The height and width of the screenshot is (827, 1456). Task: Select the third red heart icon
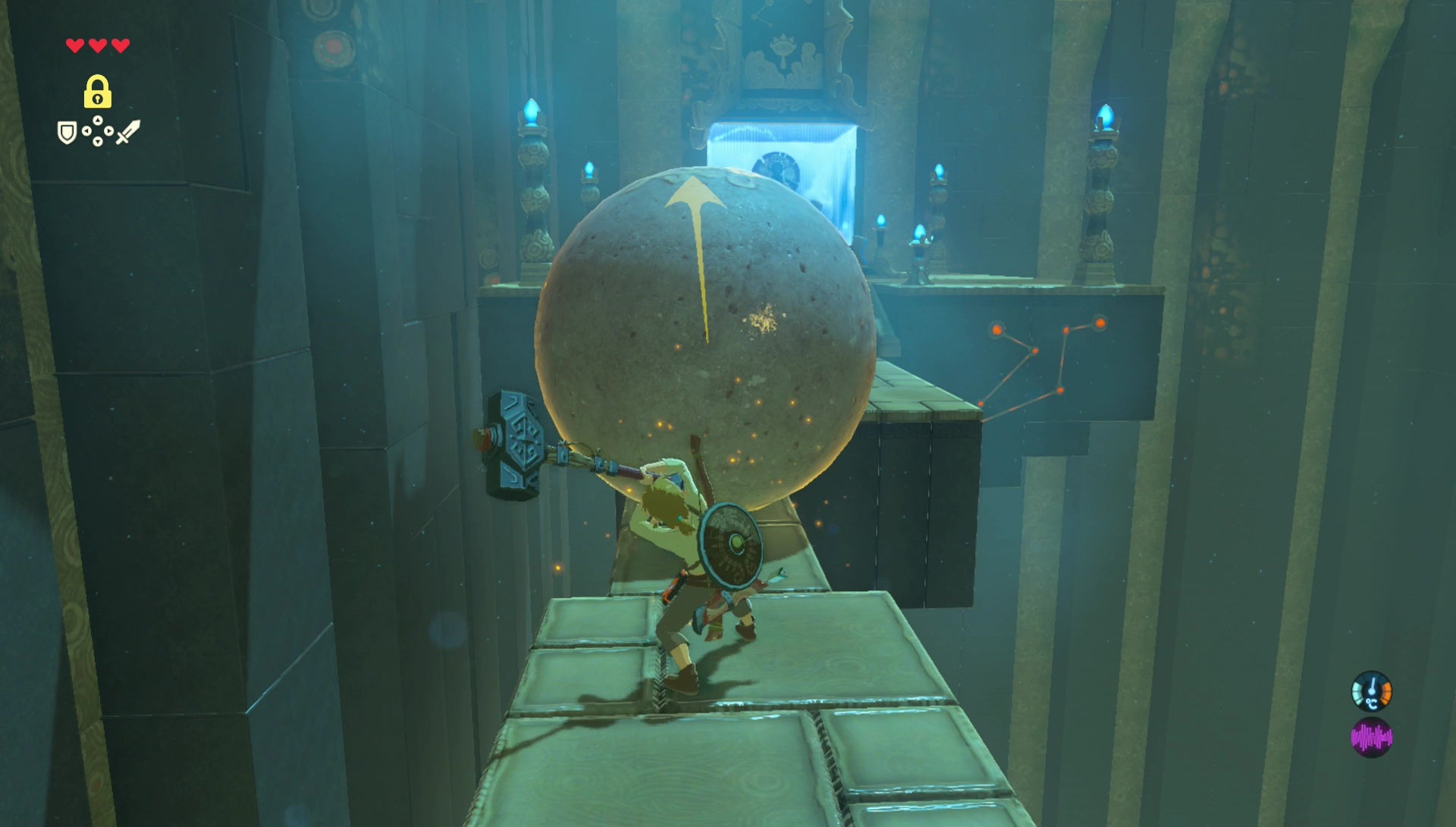click(120, 46)
